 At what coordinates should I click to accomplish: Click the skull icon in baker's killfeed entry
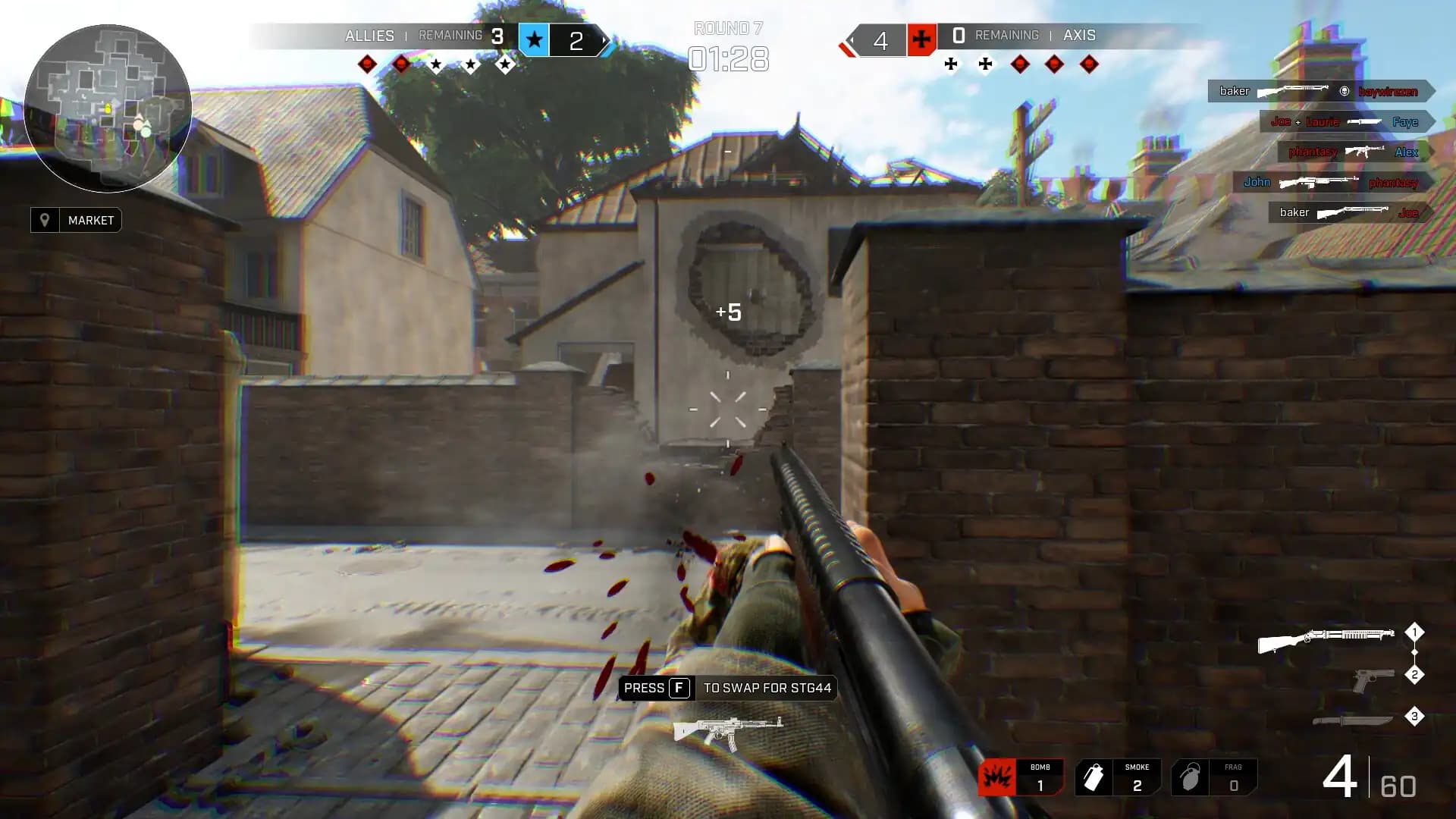(1346, 91)
